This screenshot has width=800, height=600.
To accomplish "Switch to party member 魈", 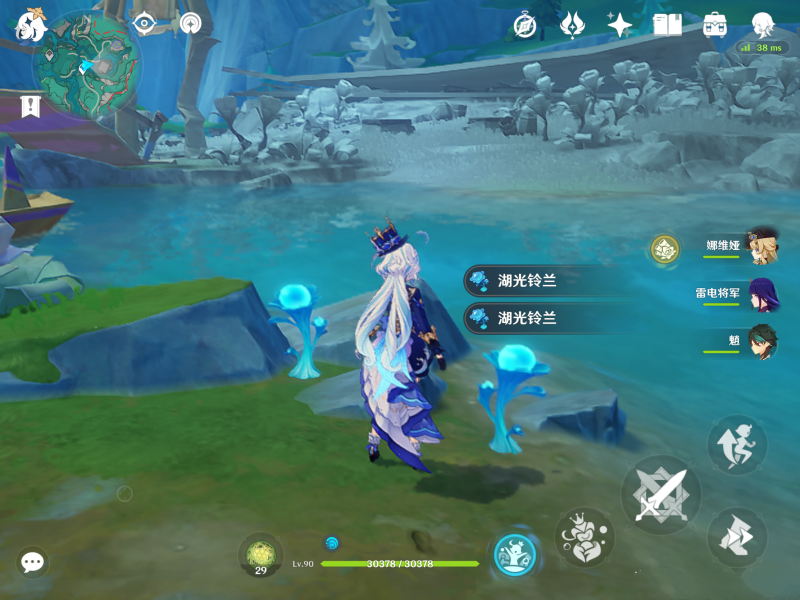I will coord(760,341).
